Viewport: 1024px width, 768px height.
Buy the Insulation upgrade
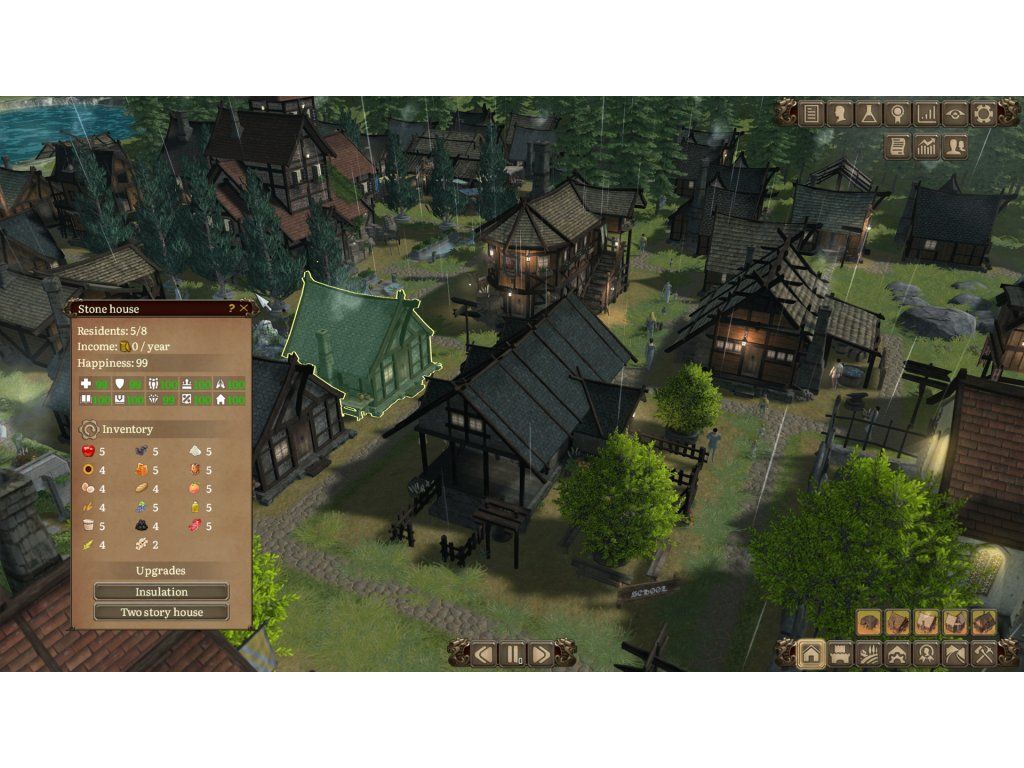click(161, 592)
